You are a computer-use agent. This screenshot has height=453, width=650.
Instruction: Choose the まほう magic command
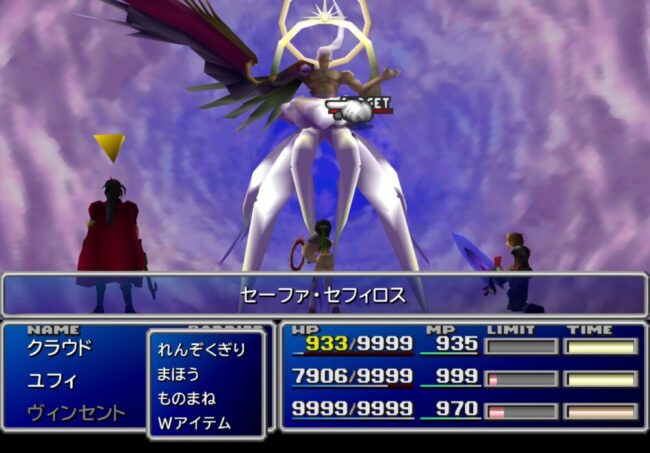179,374
